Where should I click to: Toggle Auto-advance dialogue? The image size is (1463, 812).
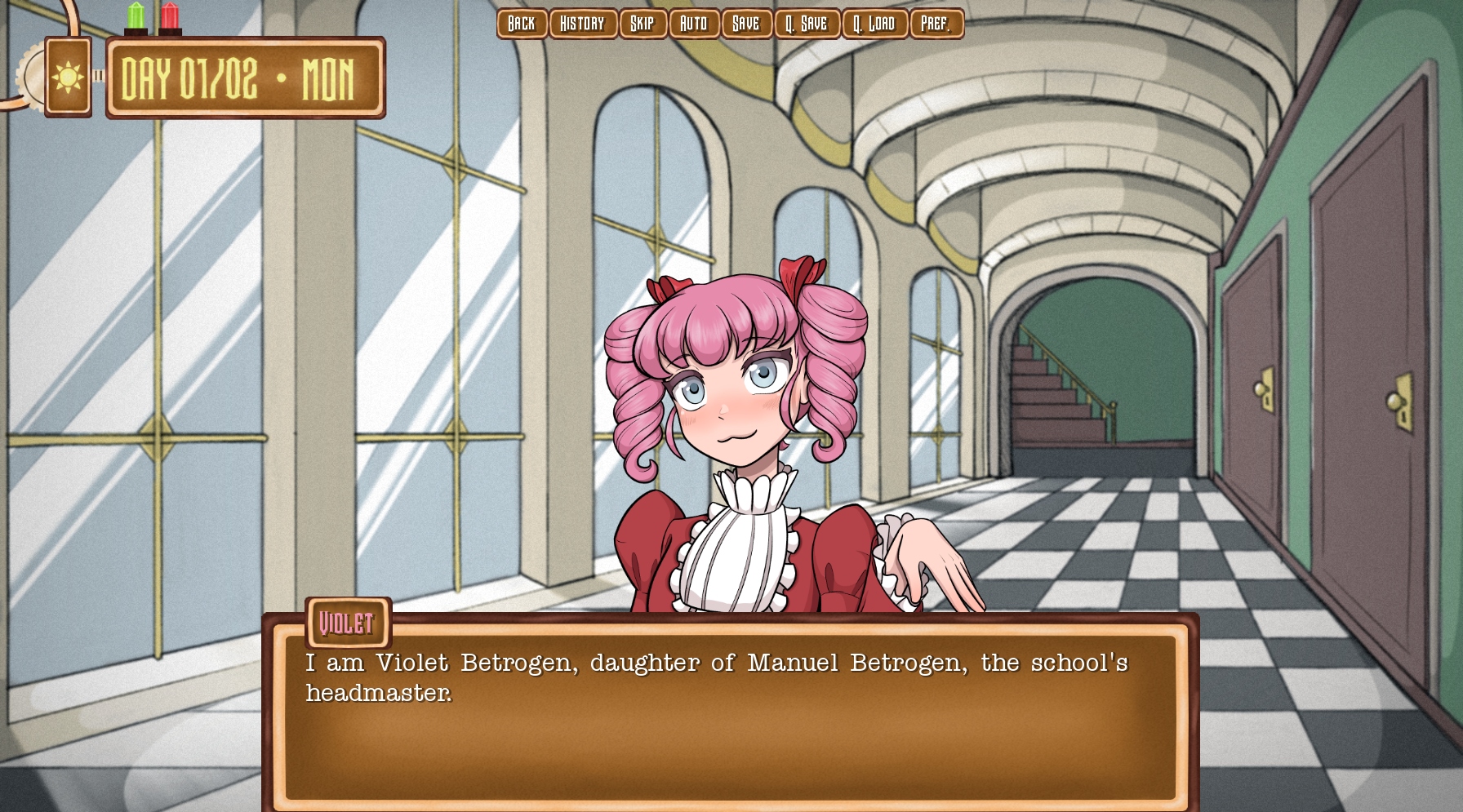tap(694, 24)
